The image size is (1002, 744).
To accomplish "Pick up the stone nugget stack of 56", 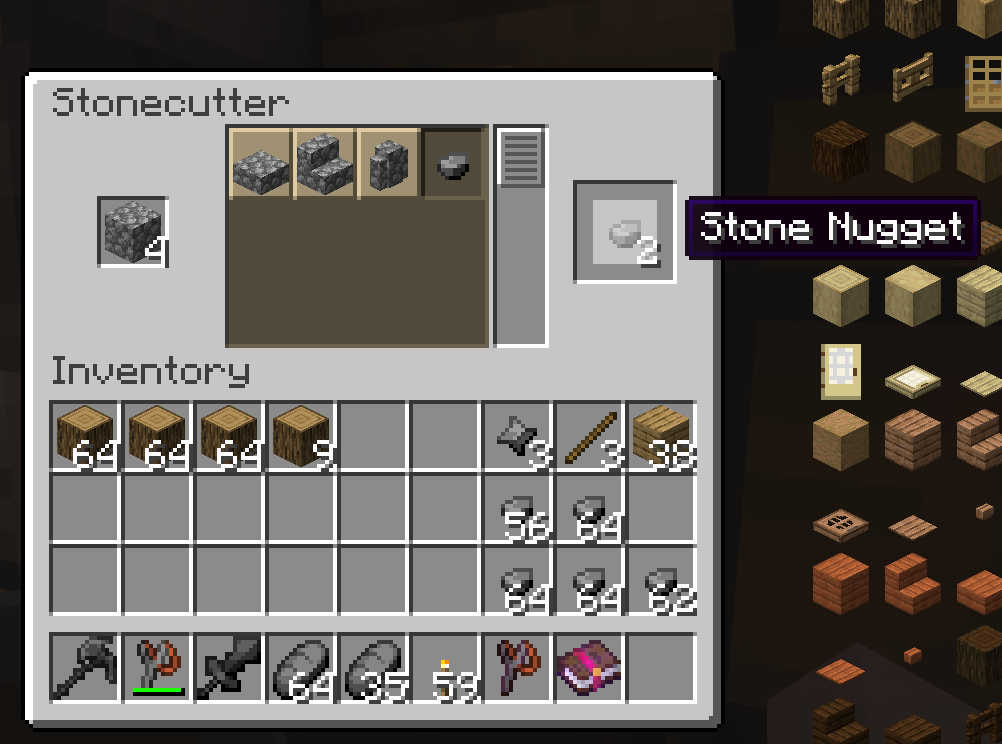I will click(517, 508).
